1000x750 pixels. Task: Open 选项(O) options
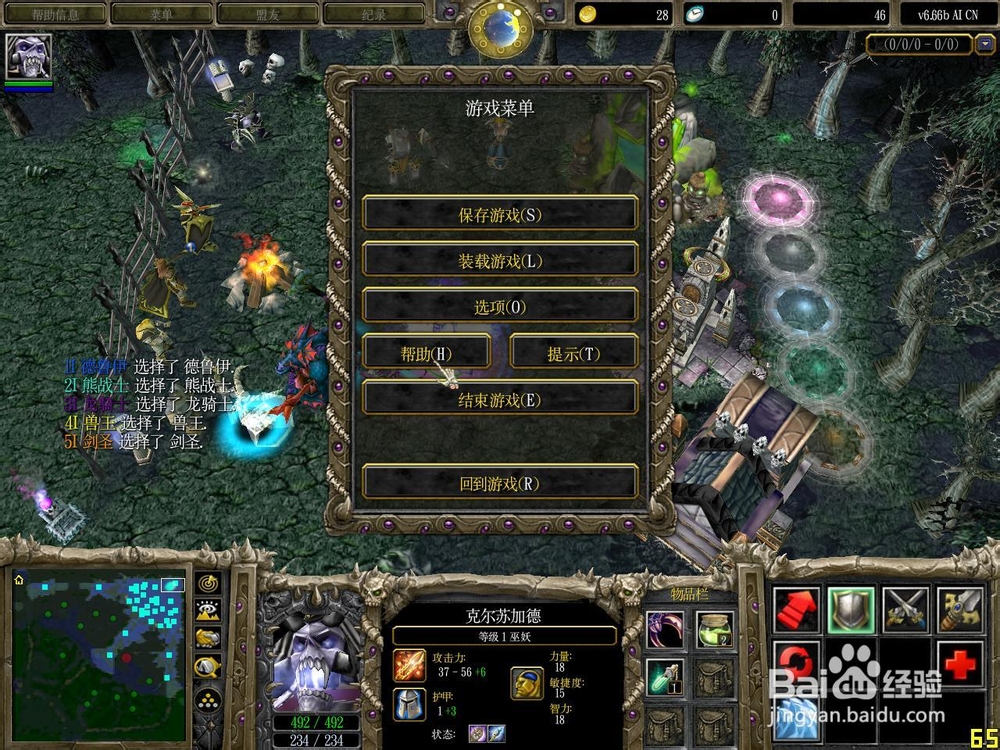tap(499, 307)
